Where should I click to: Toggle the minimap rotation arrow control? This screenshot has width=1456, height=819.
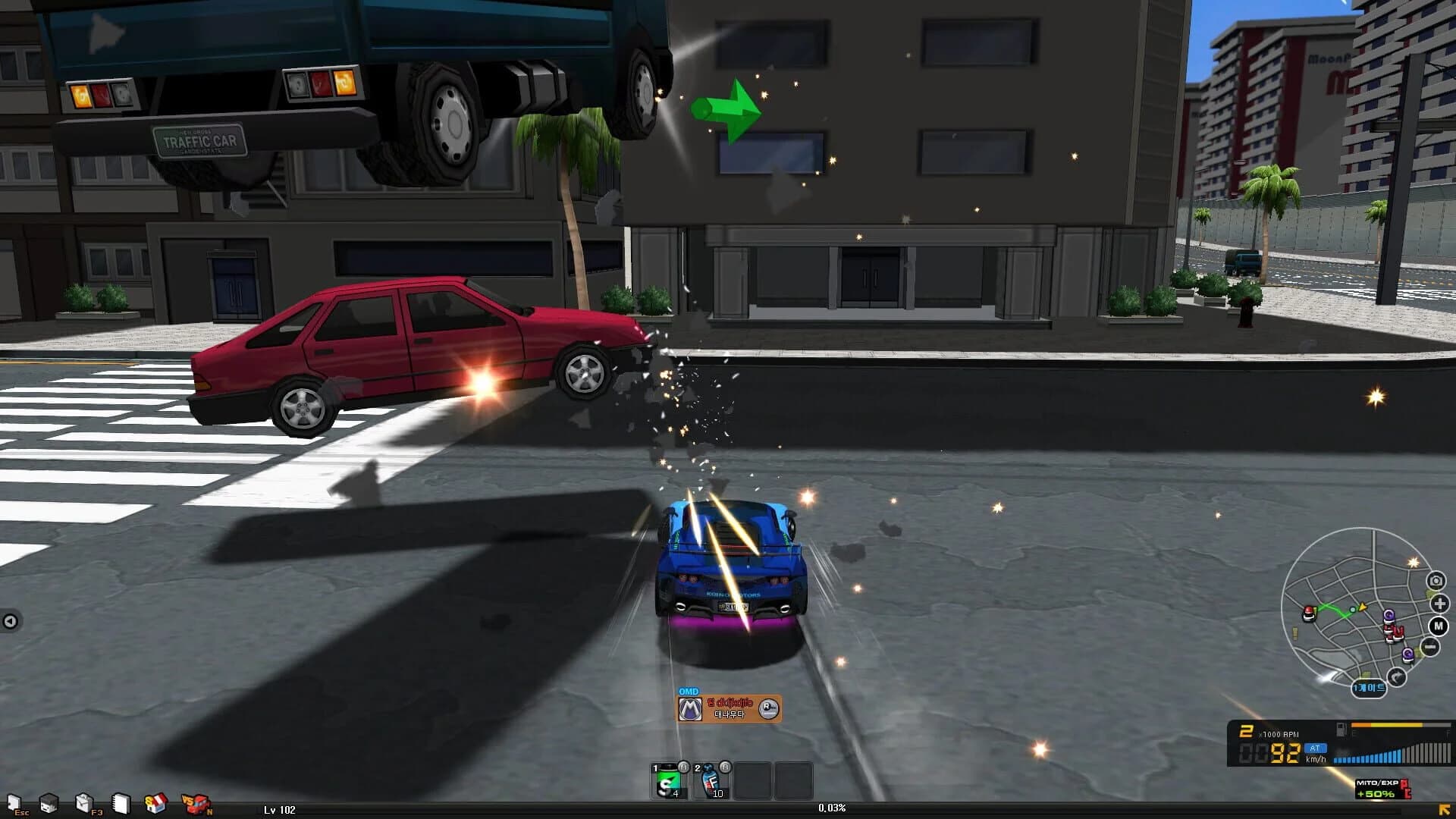[1398, 677]
